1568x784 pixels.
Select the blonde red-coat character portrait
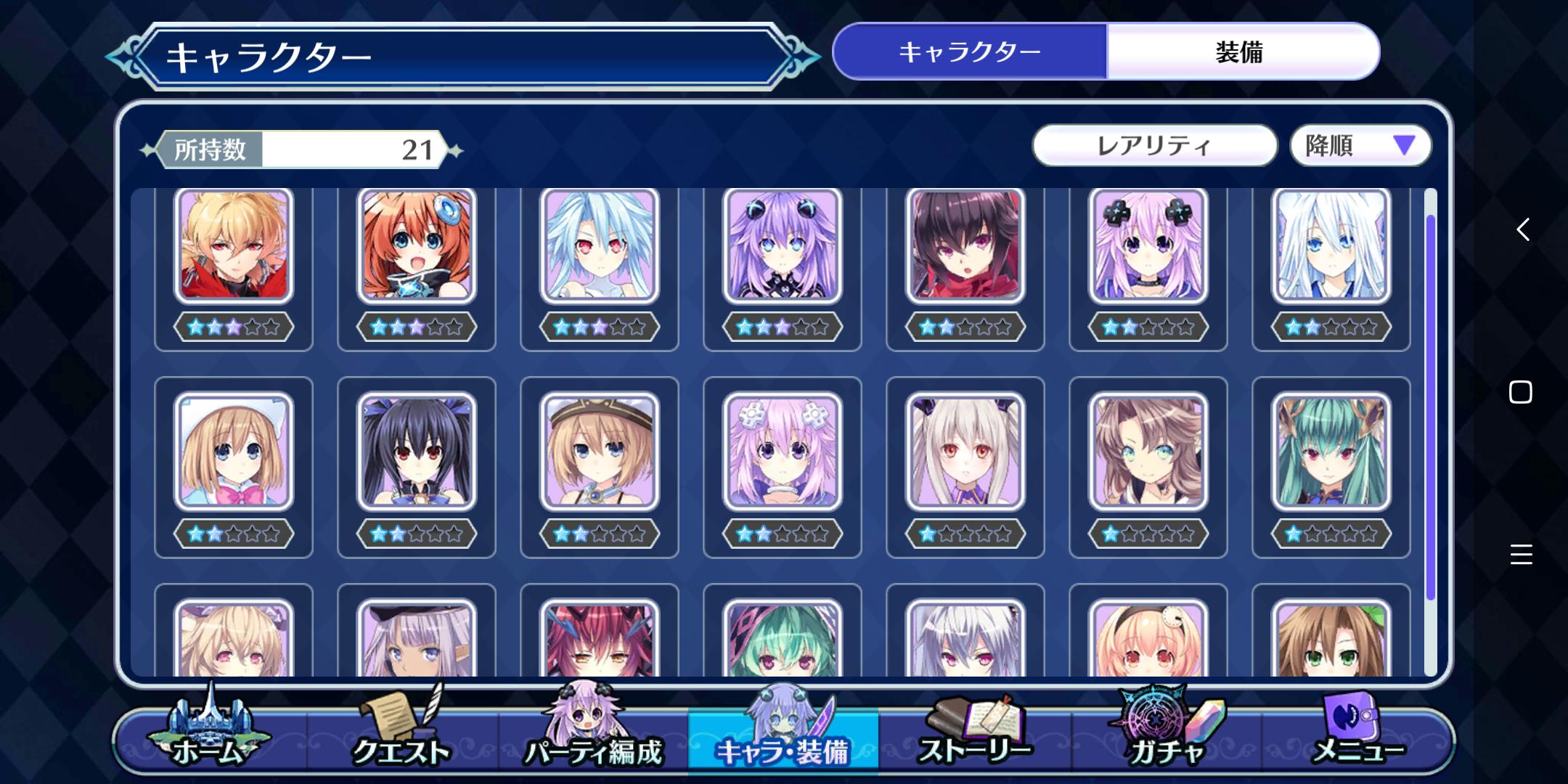[x=234, y=245]
